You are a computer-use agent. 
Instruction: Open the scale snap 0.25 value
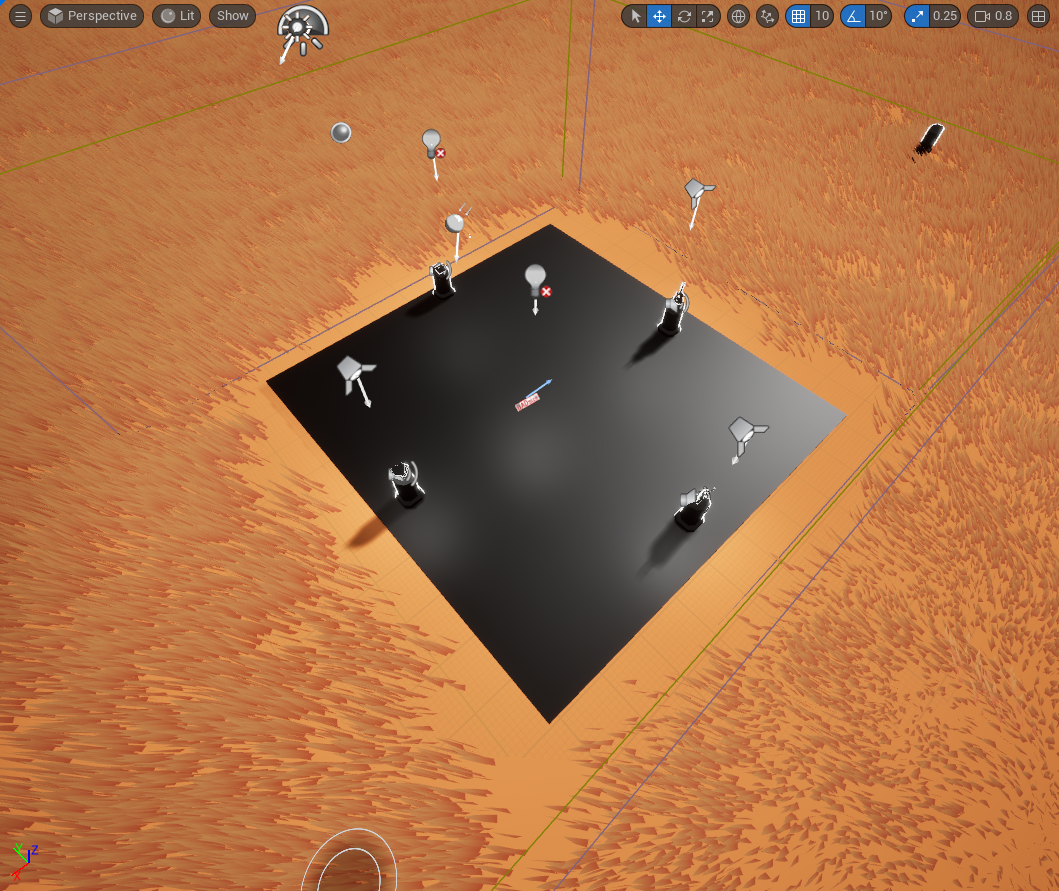point(944,16)
